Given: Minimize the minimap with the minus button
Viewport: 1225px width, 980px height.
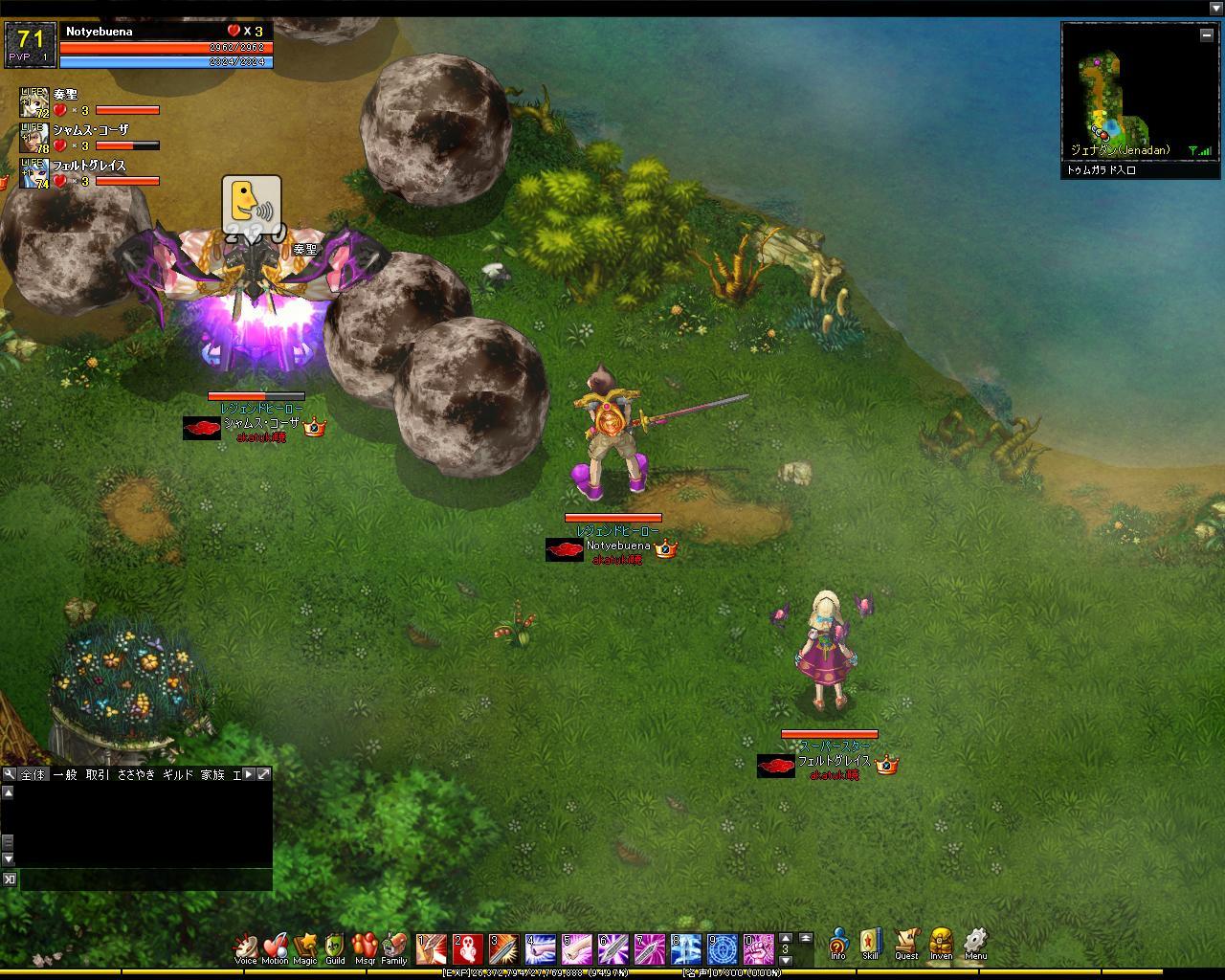Looking at the screenshot, I should [x=1206, y=34].
